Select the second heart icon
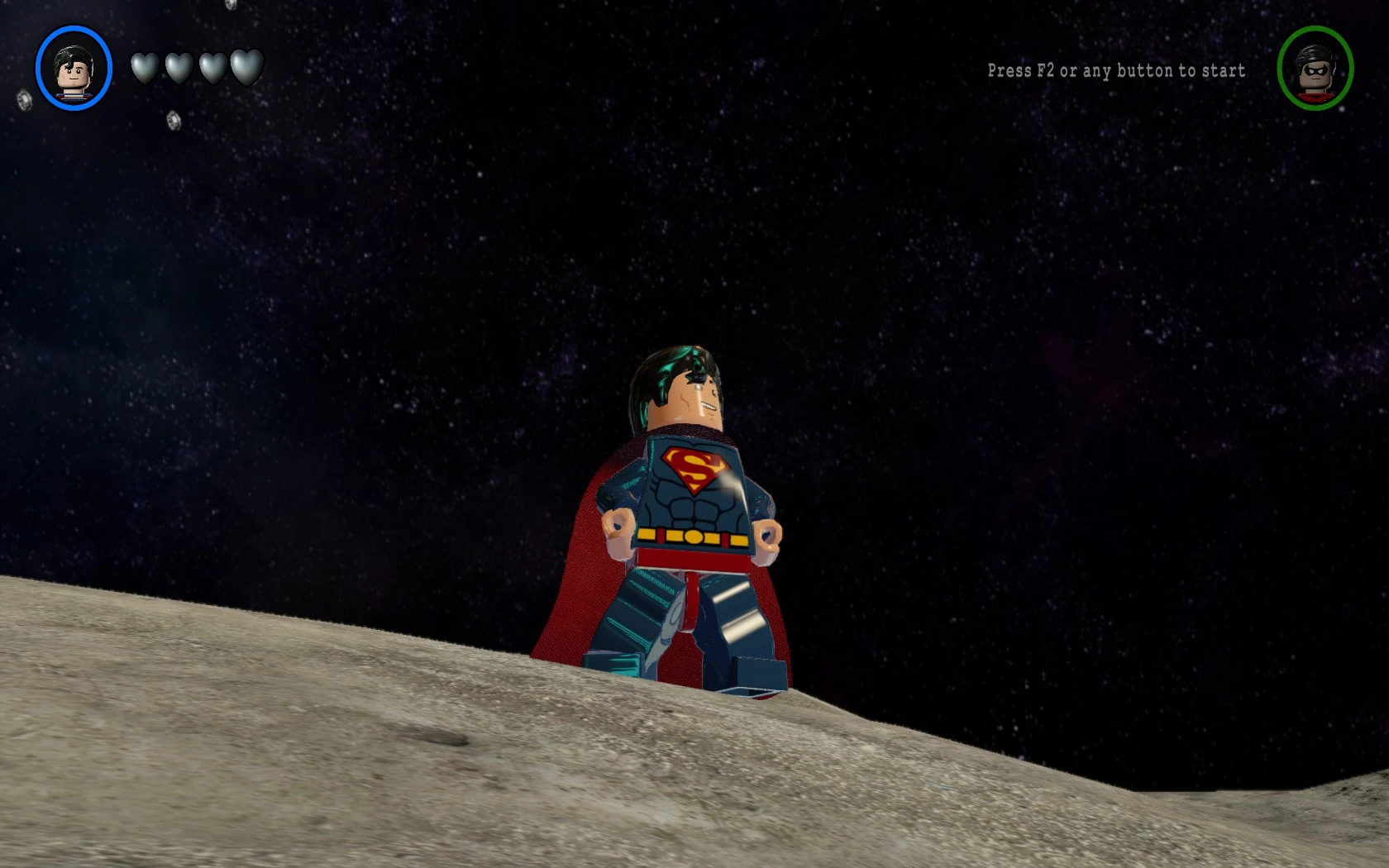Image resolution: width=1389 pixels, height=868 pixels. (179, 68)
